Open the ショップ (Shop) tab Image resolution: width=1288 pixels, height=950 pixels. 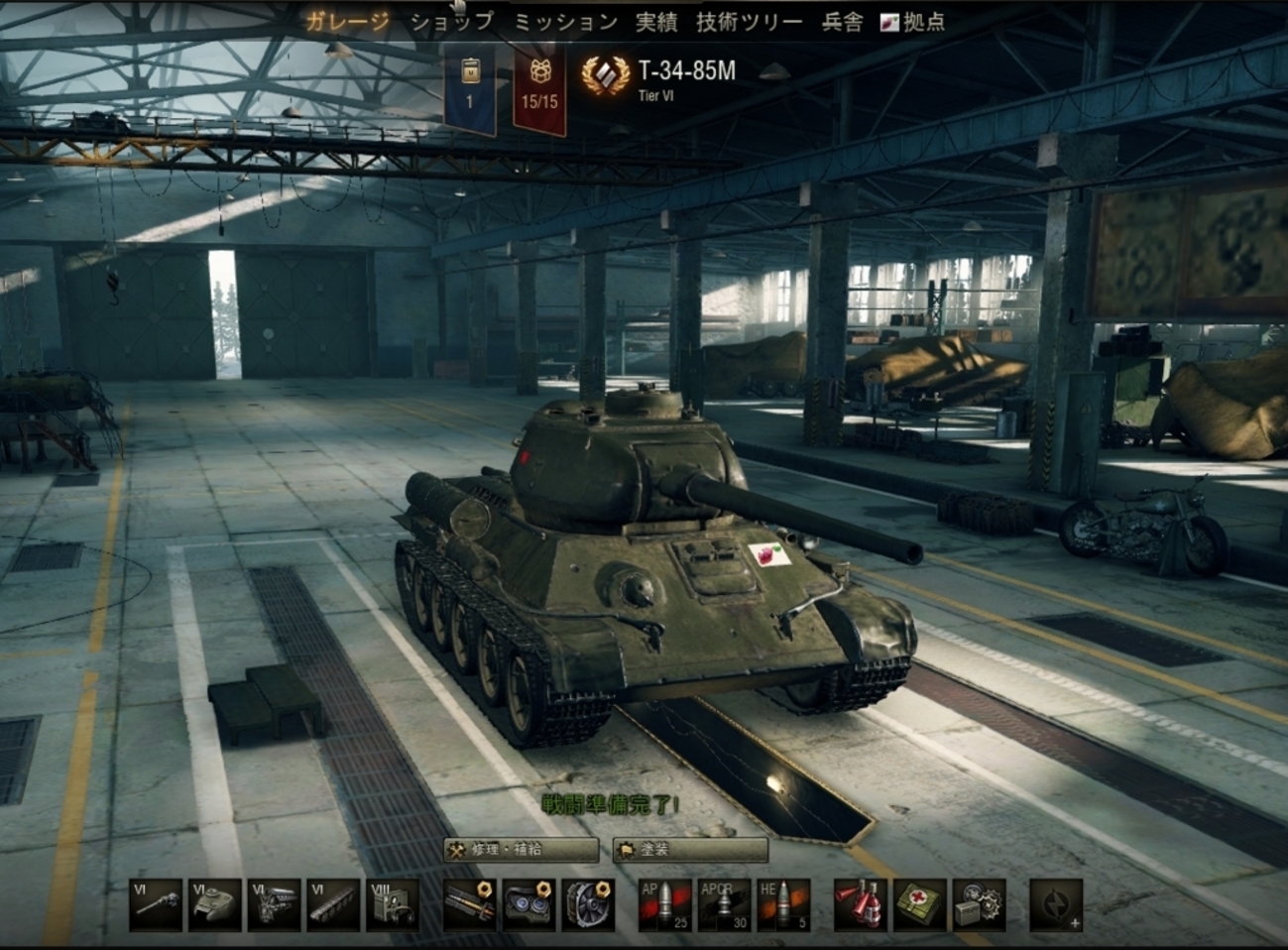[x=451, y=22]
